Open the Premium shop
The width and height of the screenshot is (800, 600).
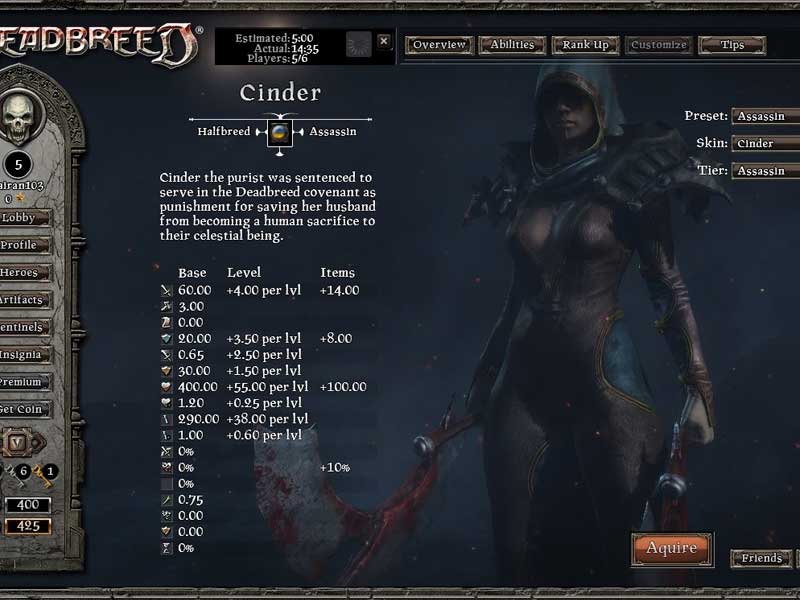pyautogui.click(x=20, y=382)
